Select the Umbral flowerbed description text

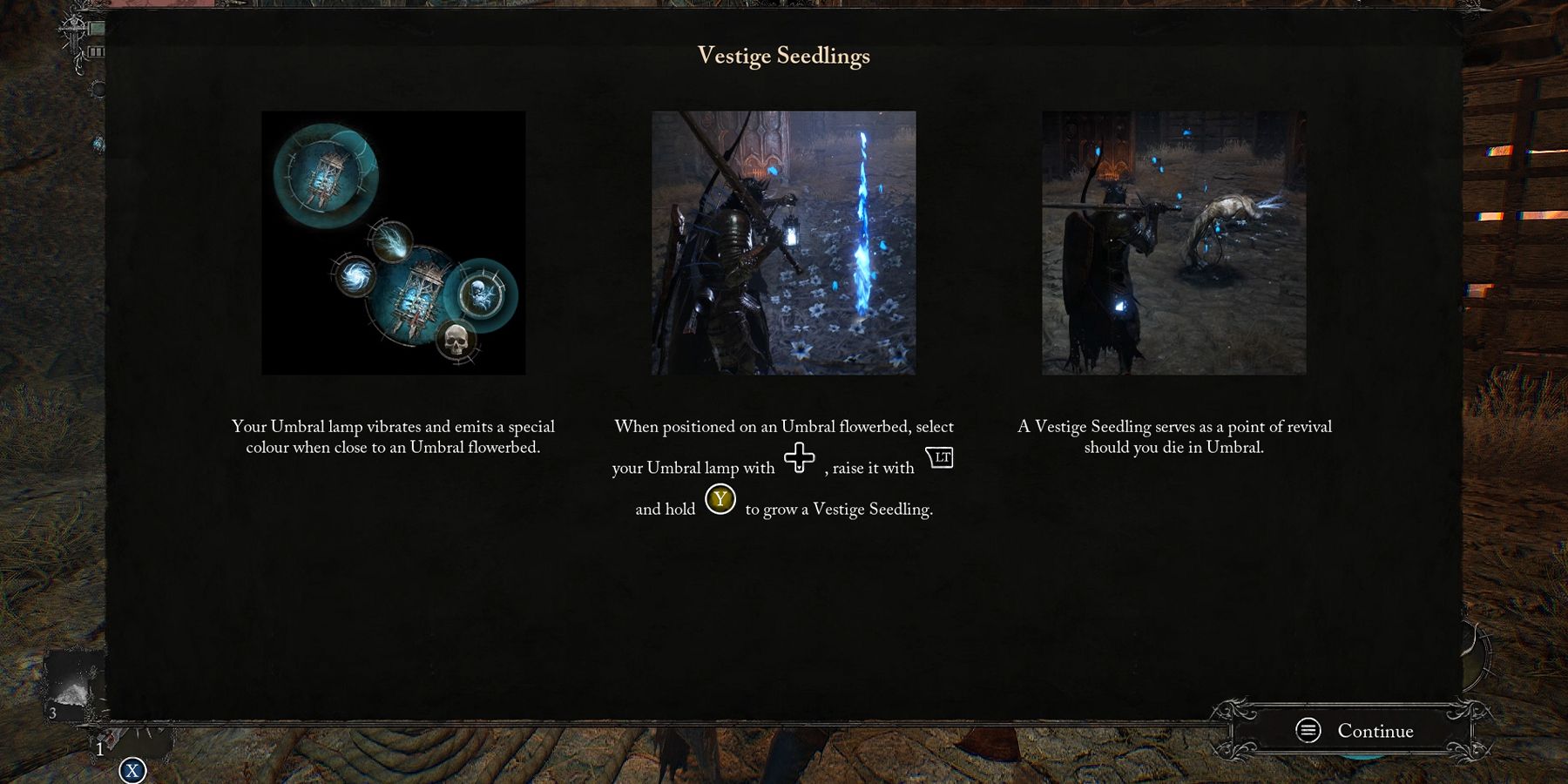click(392, 436)
